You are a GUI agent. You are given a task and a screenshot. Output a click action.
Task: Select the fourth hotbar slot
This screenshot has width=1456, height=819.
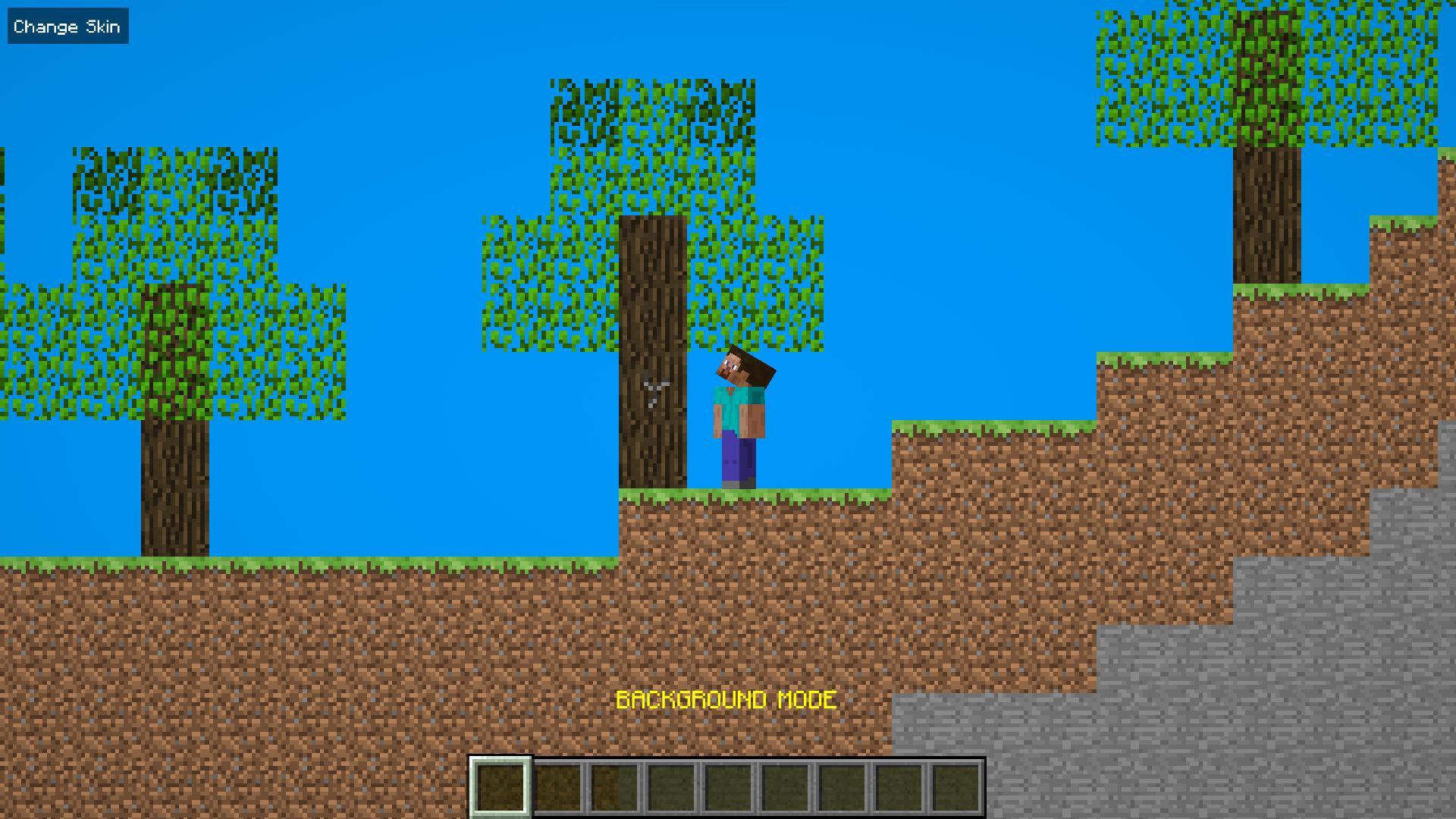click(671, 788)
